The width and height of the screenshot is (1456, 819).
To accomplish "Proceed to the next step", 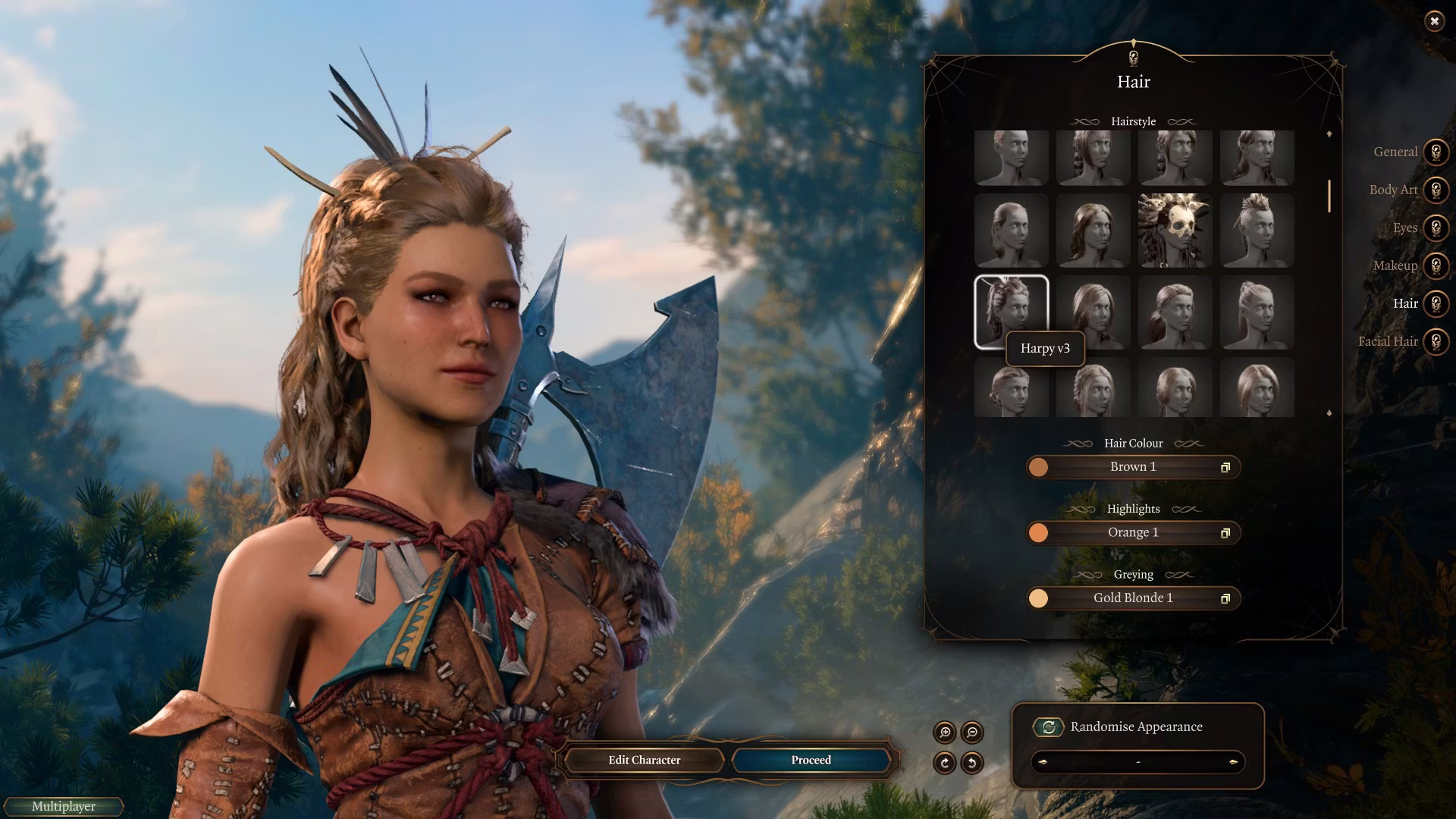I will pyautogui.click(x=811, y=760).
